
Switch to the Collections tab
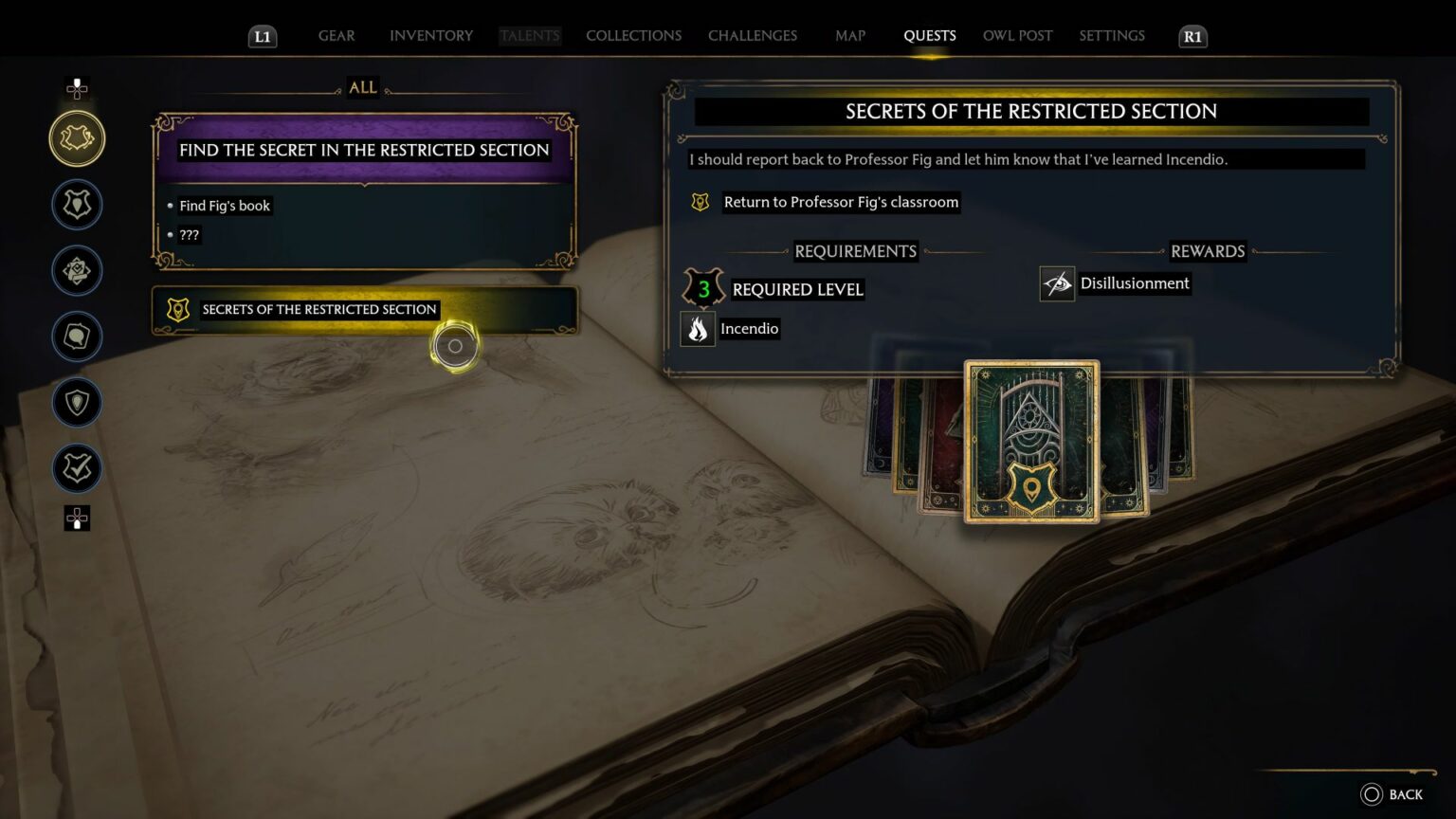(x=633, y=35)
